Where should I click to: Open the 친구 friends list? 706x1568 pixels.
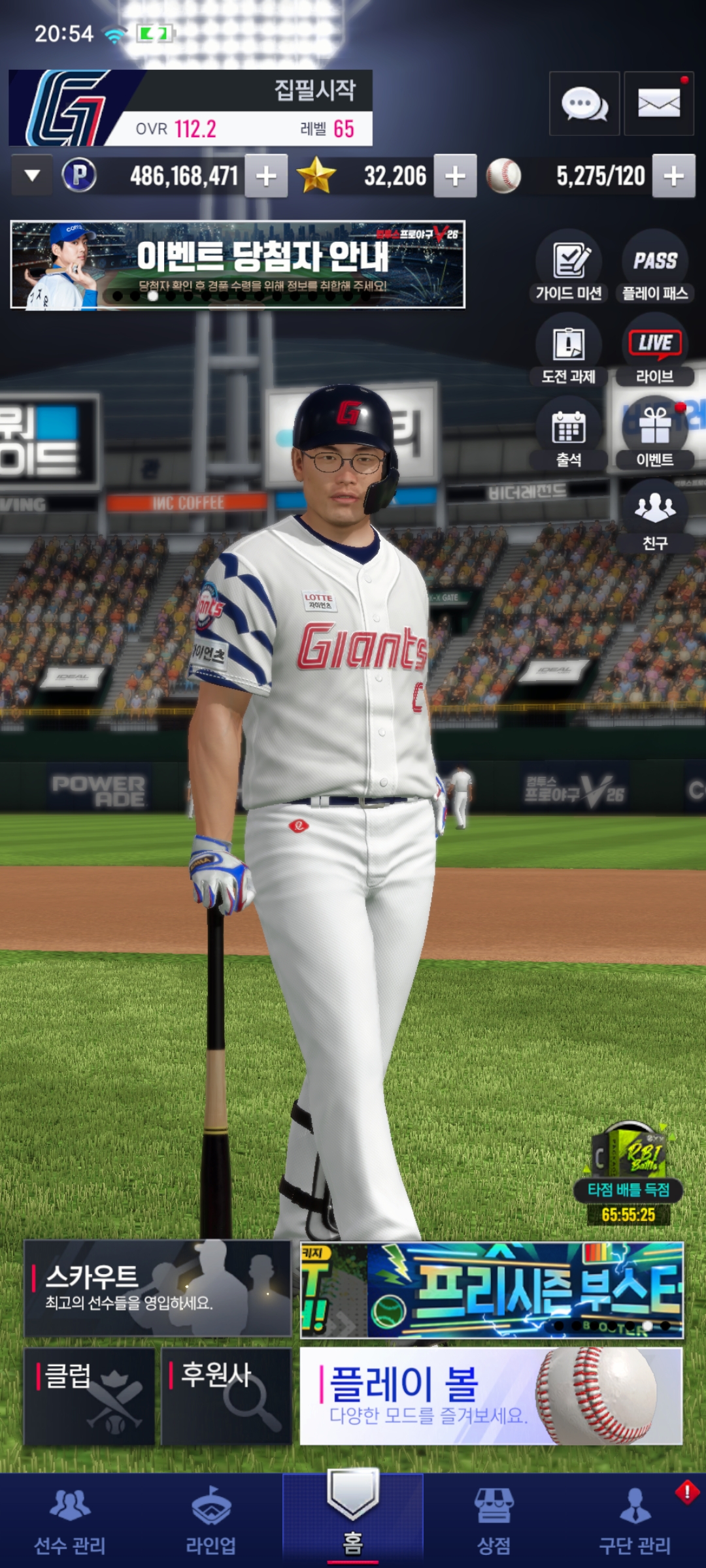pyautogui.click(x=655, y=516)
